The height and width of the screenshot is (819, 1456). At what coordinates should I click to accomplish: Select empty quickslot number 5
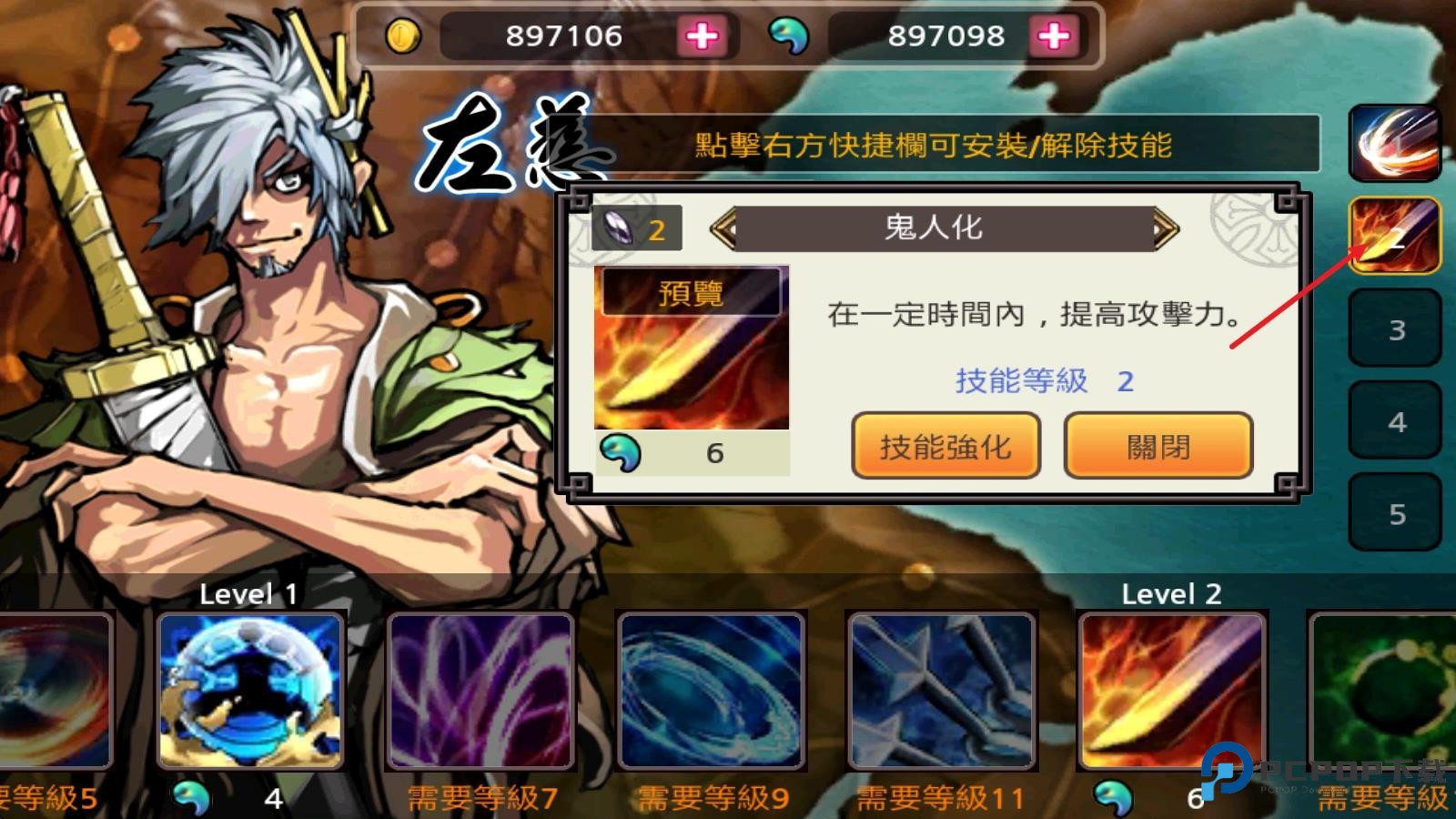tap(1396, 511)
